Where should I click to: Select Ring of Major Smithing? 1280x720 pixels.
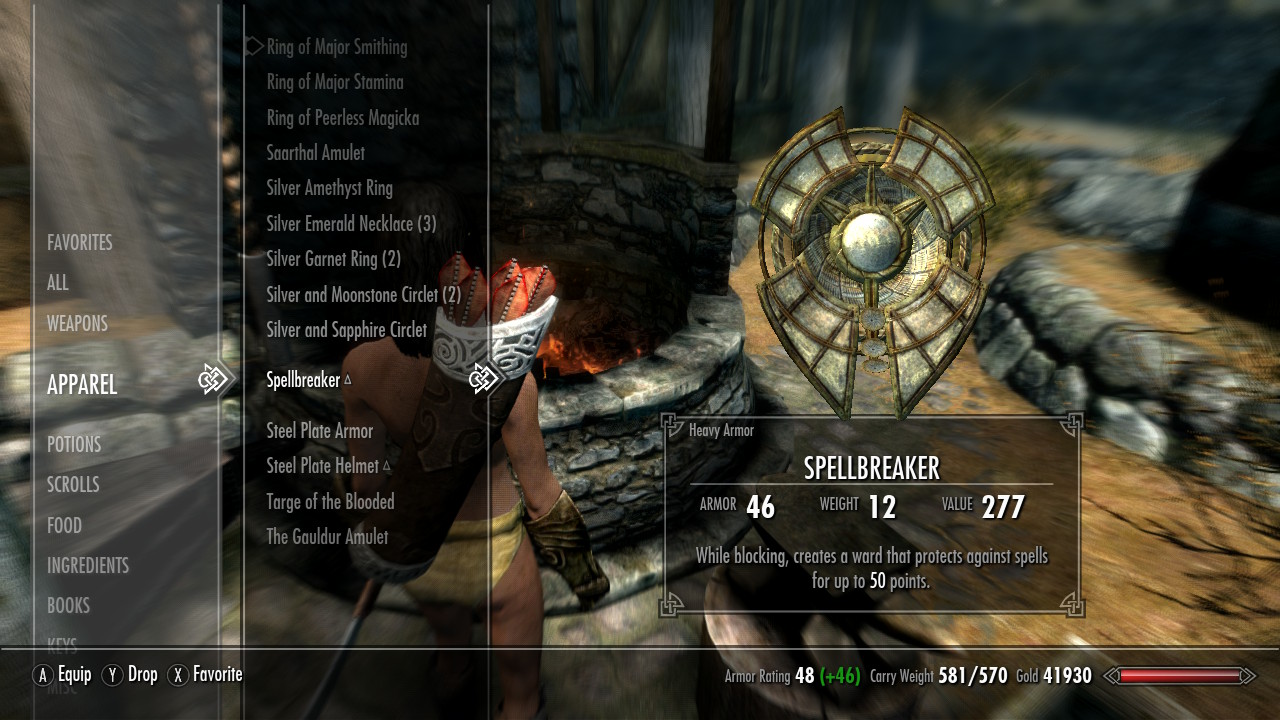click(x=336, y=47)
